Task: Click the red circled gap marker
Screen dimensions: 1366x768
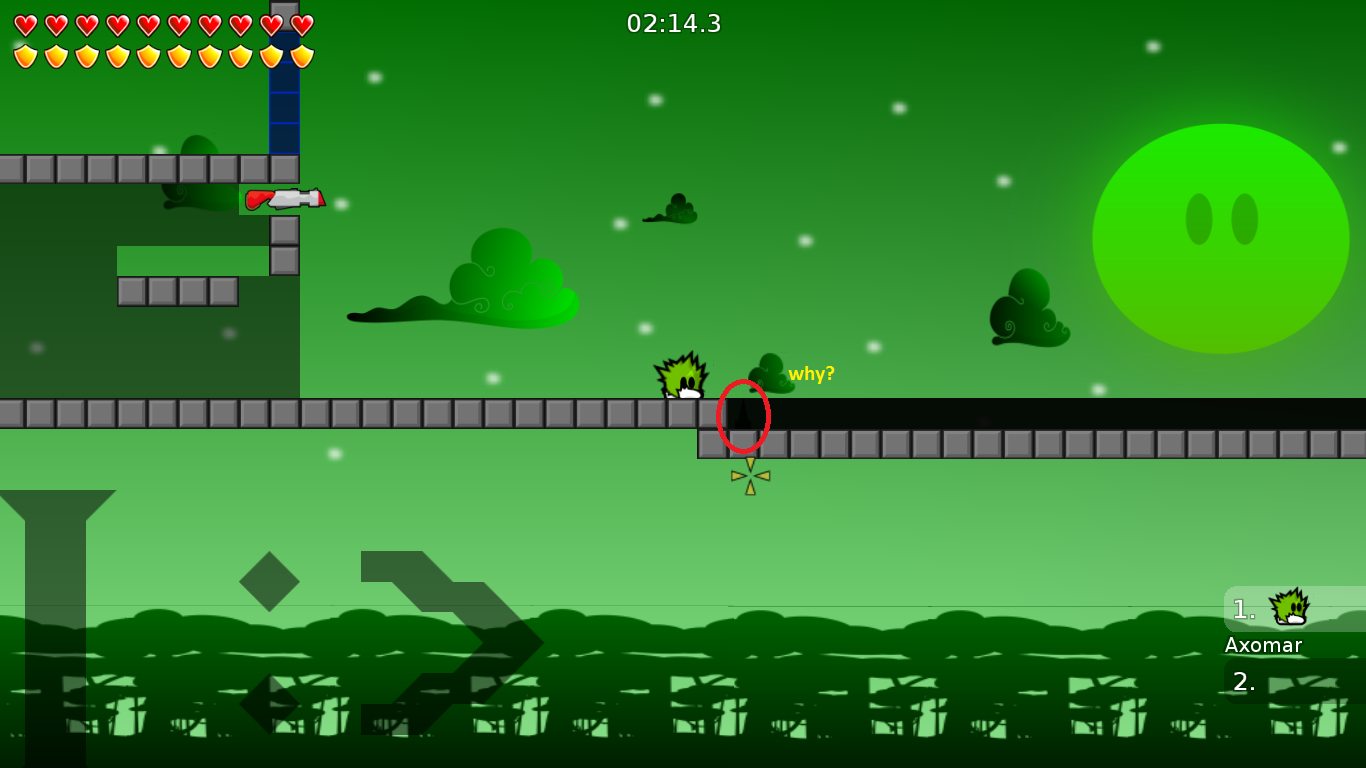Action: tap(743, 414)
